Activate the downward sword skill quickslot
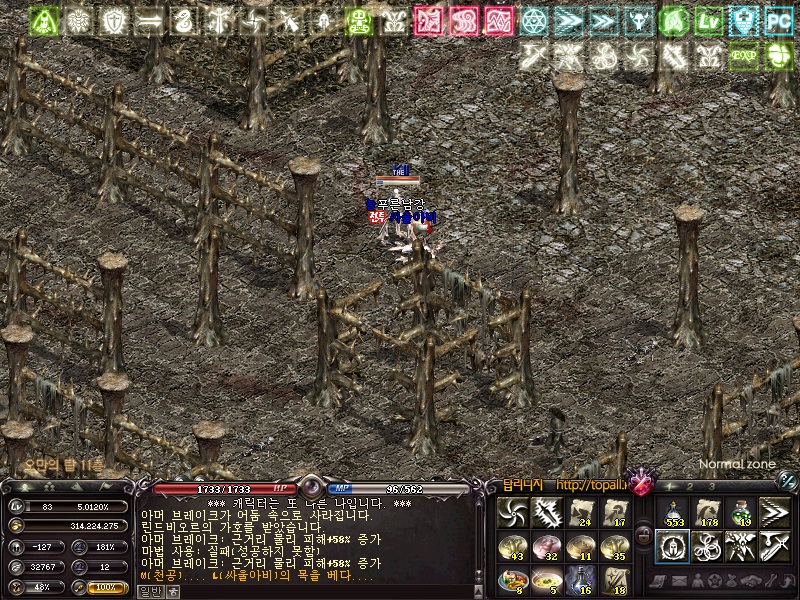 click(775, 546)
